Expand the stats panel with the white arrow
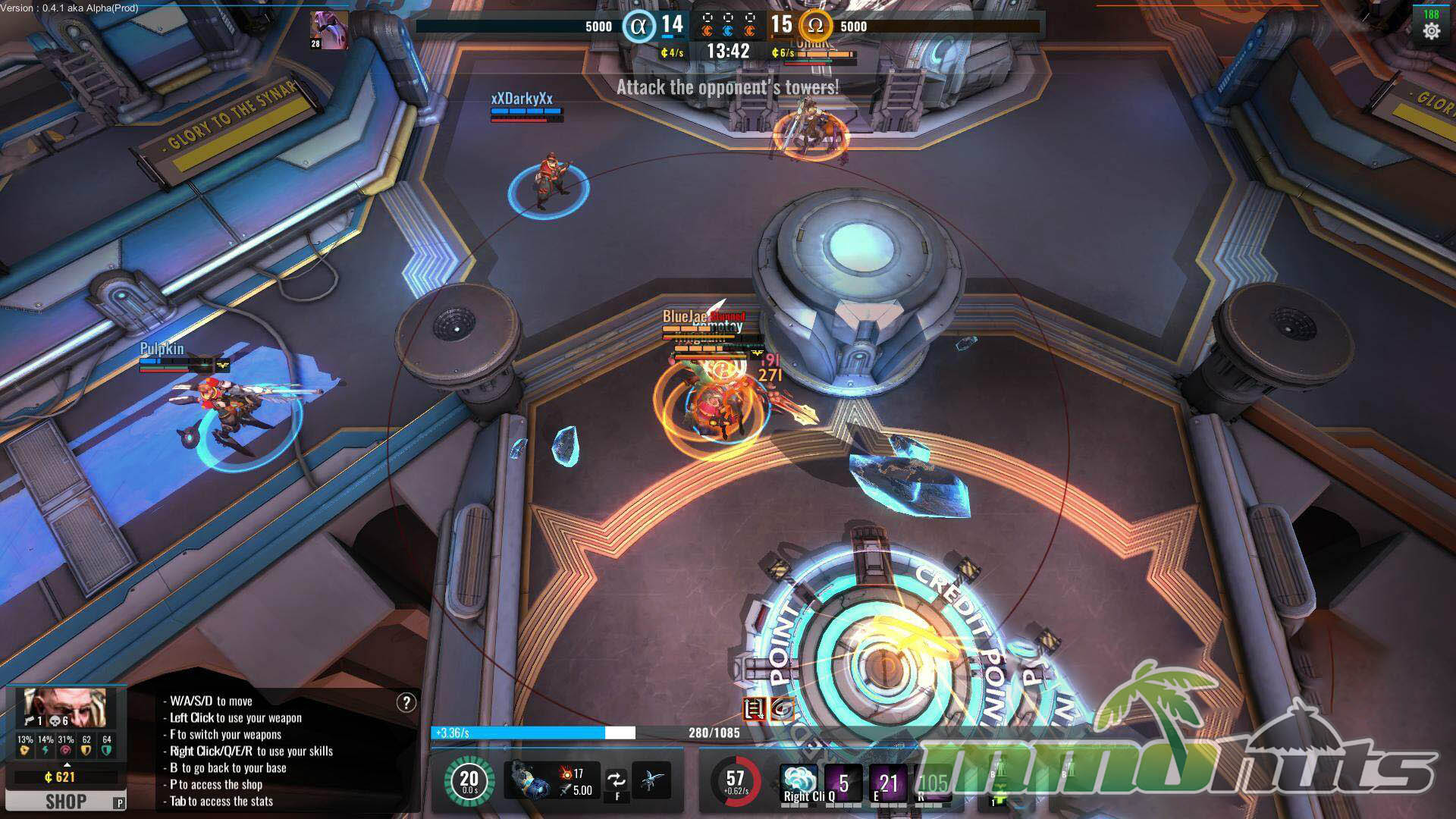 point(67,764)
